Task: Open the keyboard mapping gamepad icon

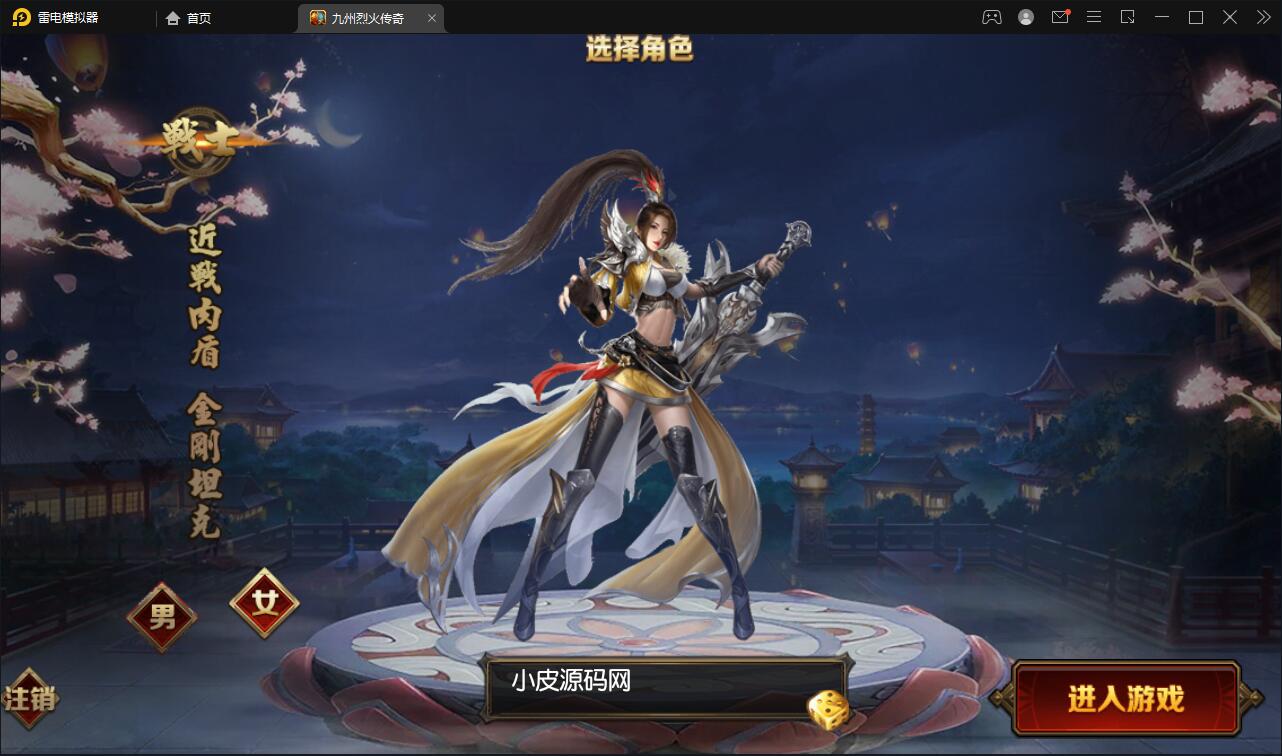Action: click(991, 17)
